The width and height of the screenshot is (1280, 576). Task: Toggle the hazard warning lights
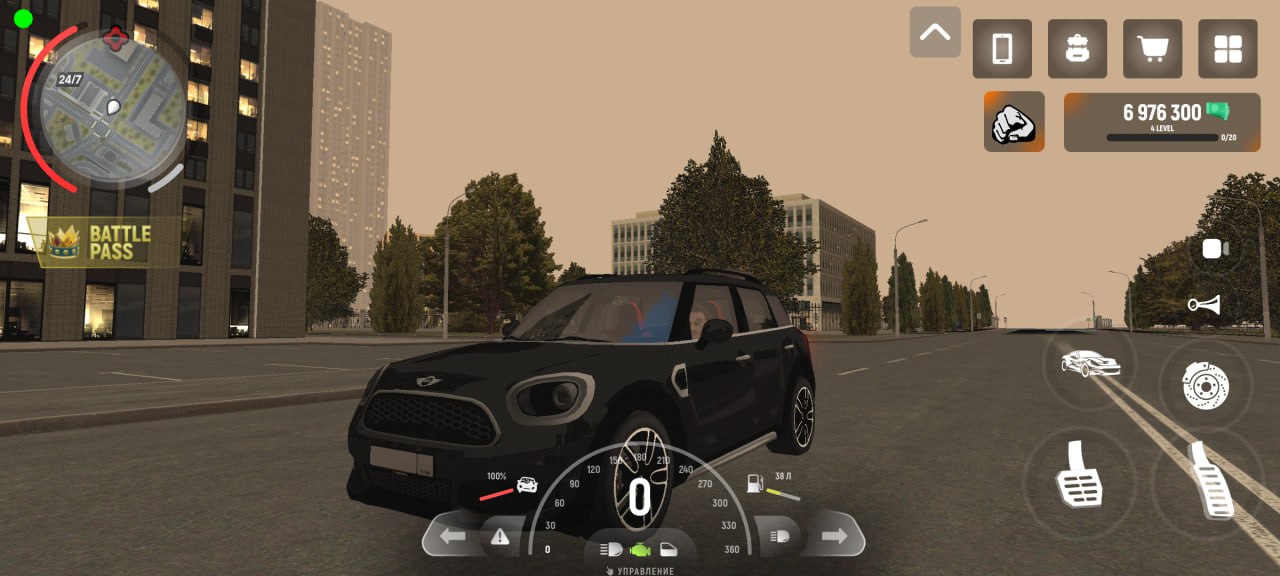coord(500,537)
